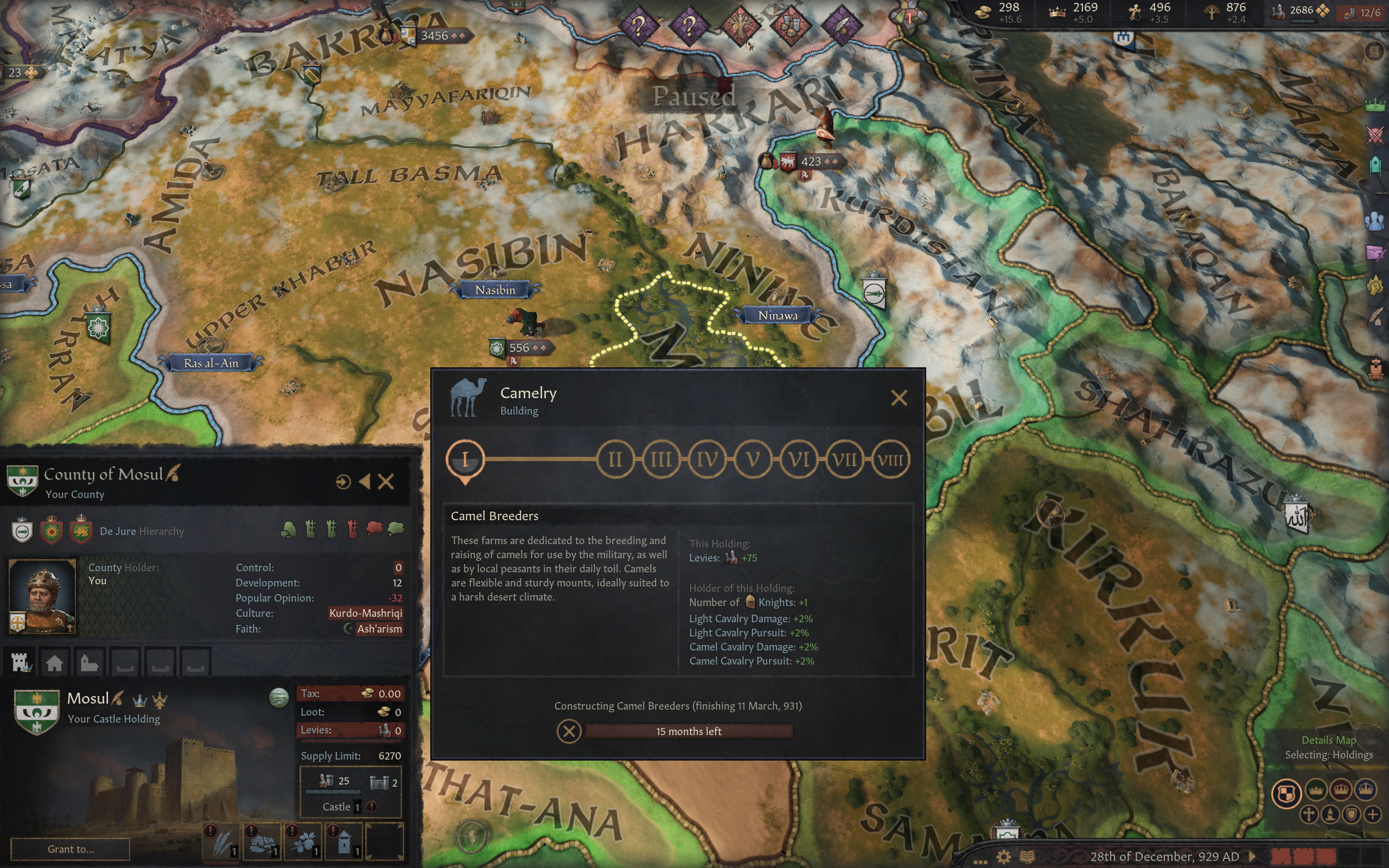The image size is (1389, 868).
Task: Open the settings gear icon
Action: click(x=1003, y=857)
